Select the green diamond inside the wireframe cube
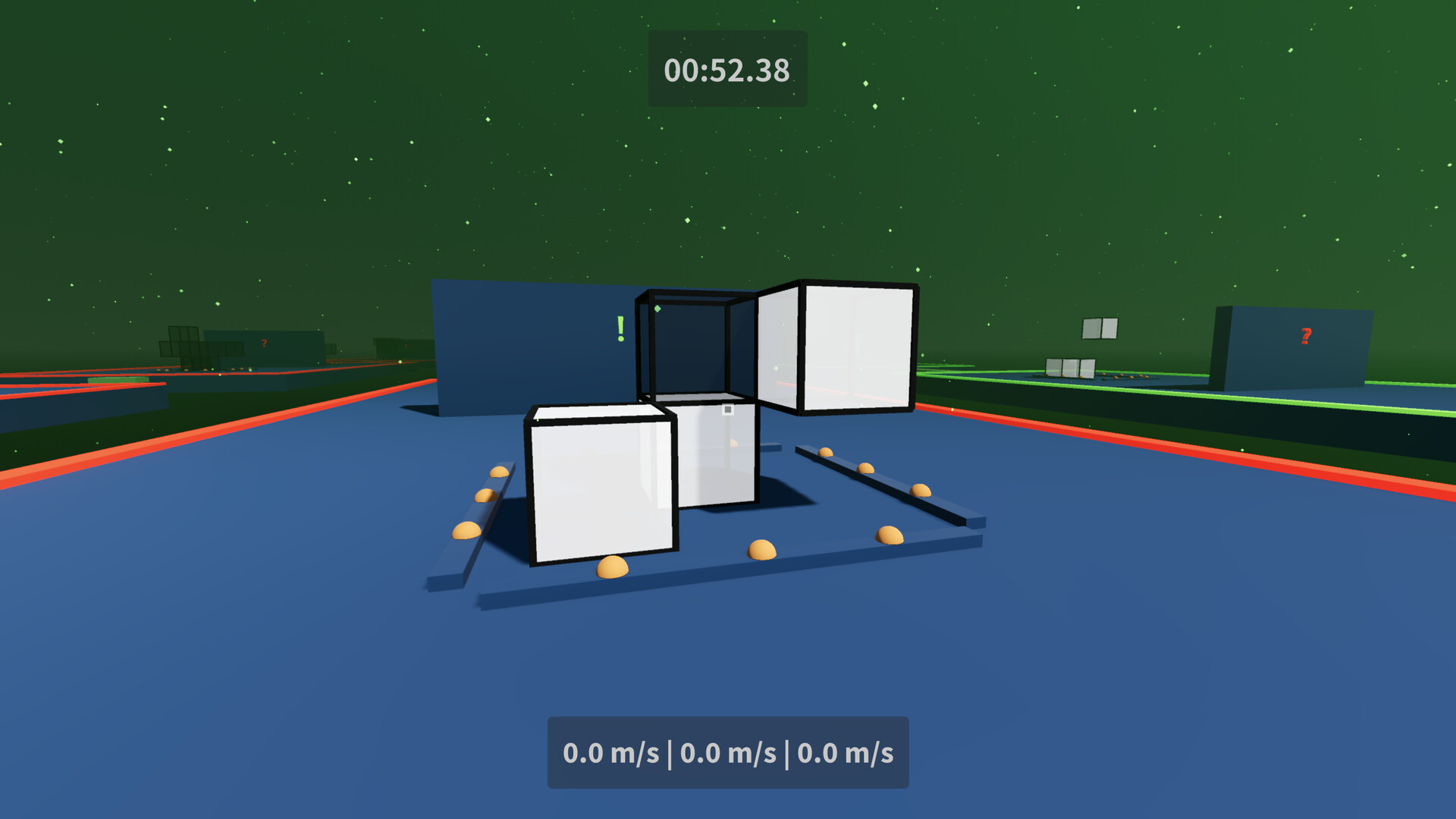The width and height of the screenshot is (1456, 819). [x=657, y=309]
